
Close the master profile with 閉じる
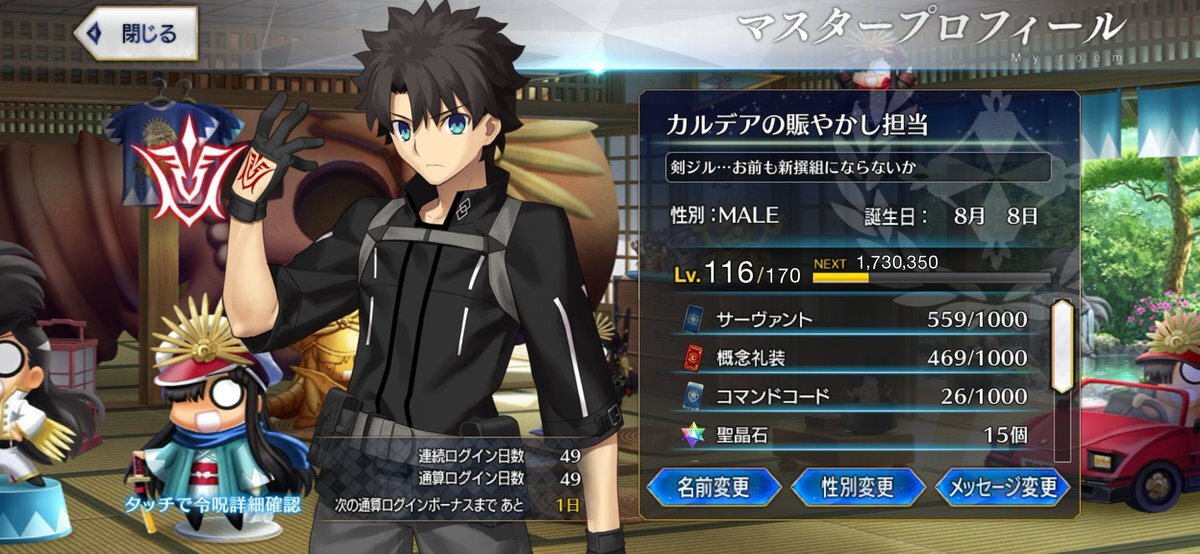135,33
